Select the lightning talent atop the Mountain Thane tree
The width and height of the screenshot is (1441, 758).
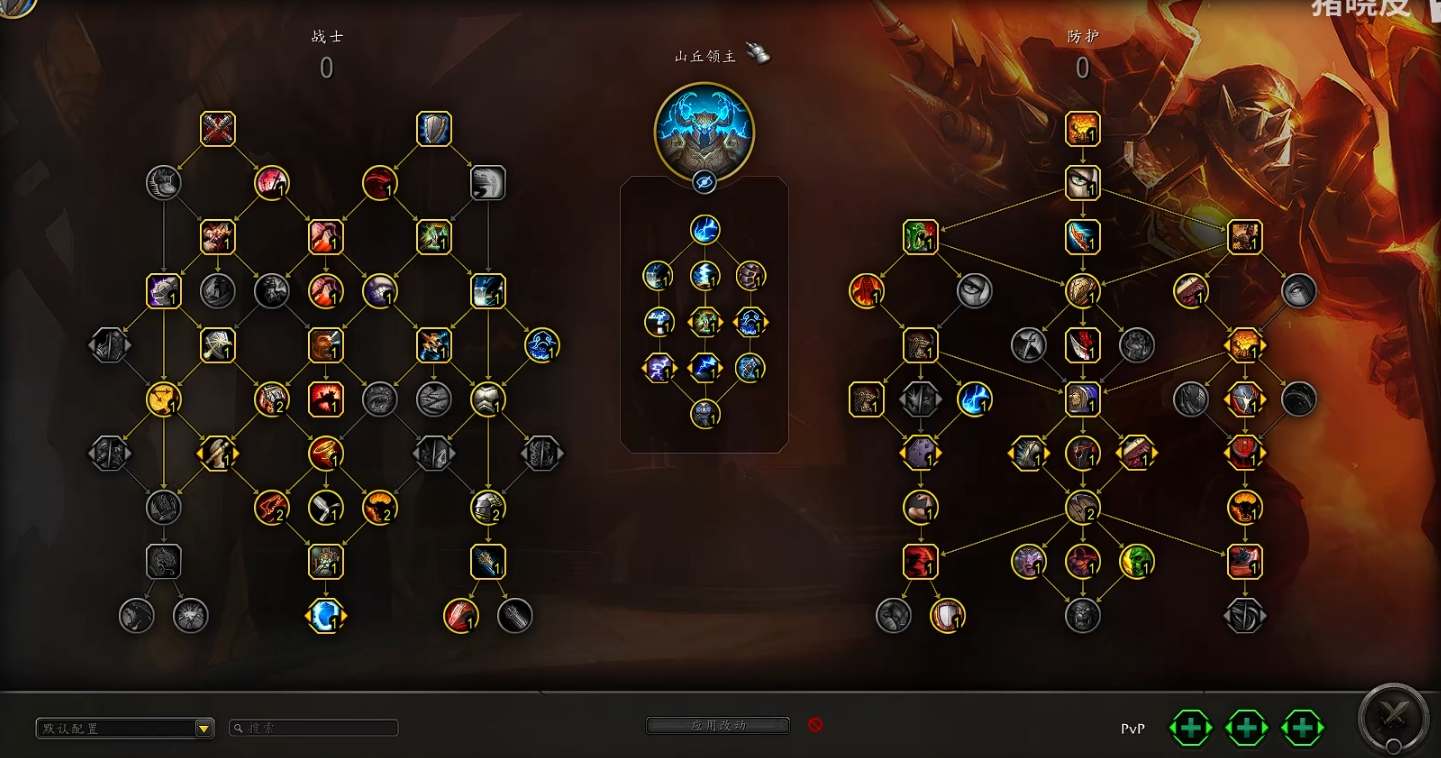(x=706, y=229)
